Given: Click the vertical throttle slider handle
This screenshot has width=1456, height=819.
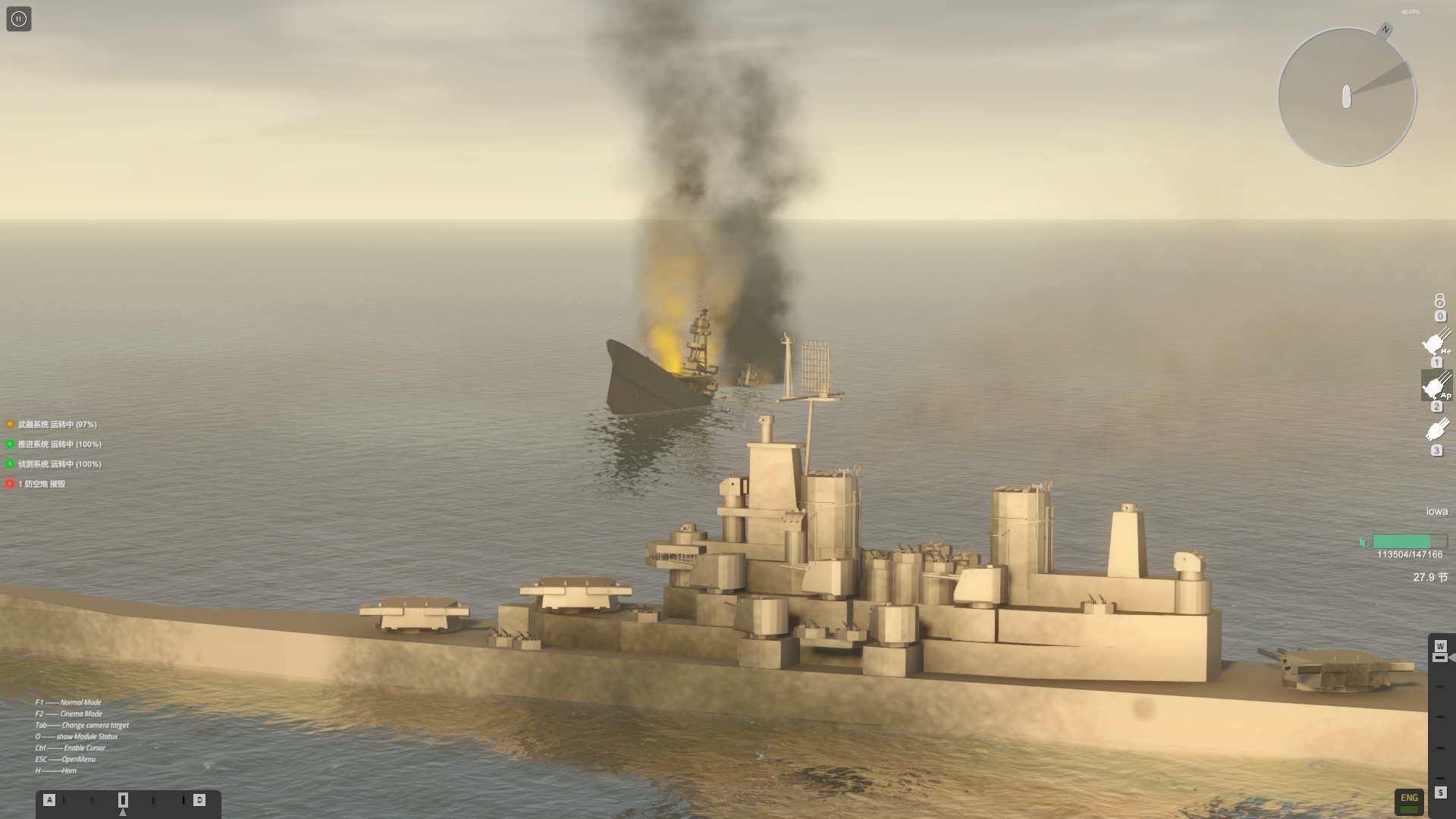Looking at the screenshot, I should click(1440, 657).
